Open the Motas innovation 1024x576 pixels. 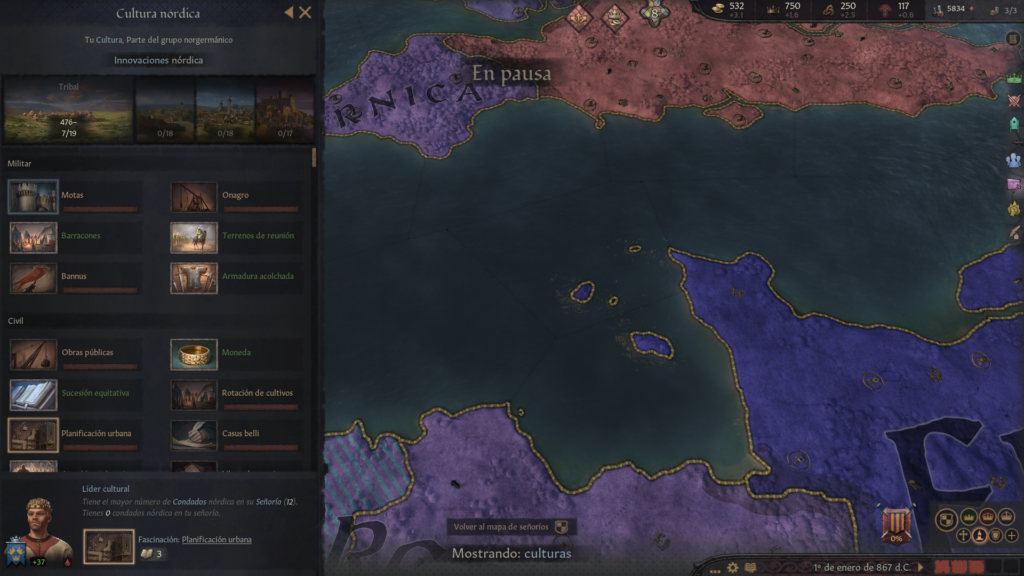point(34,196)
